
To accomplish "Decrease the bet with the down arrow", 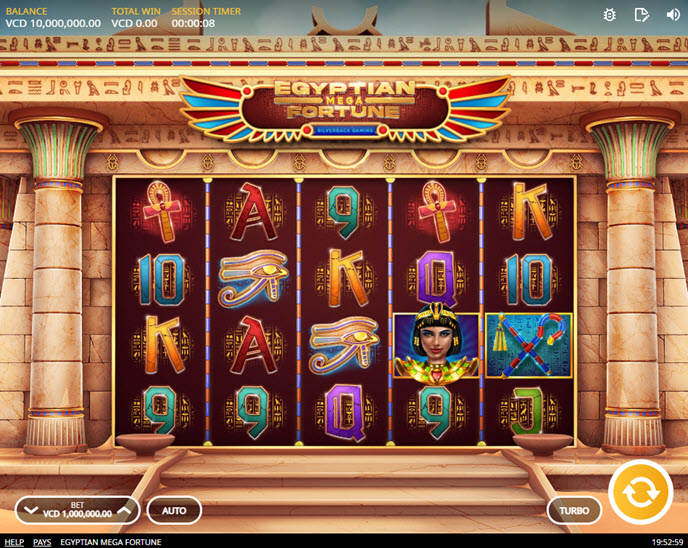I will [30, 510].
